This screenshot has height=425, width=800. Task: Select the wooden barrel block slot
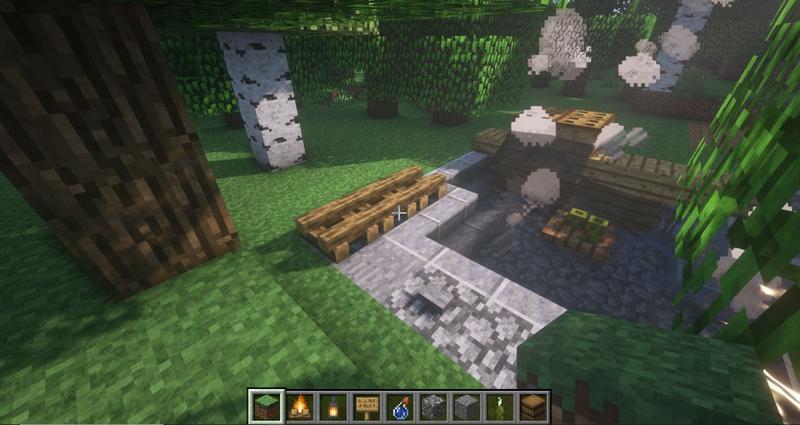click(x=534, y=406)
